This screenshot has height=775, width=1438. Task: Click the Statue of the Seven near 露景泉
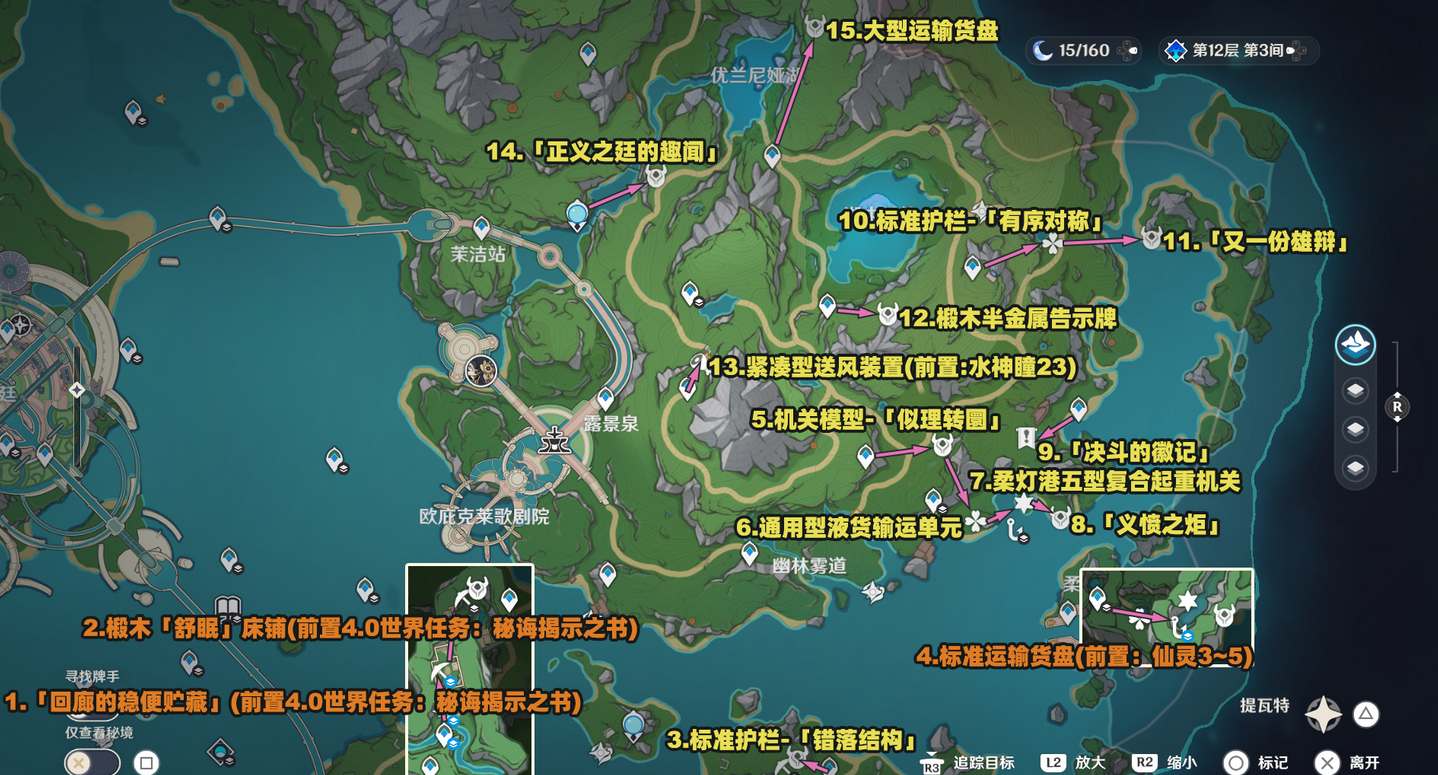pyautogui.click(x=556, y=442)
